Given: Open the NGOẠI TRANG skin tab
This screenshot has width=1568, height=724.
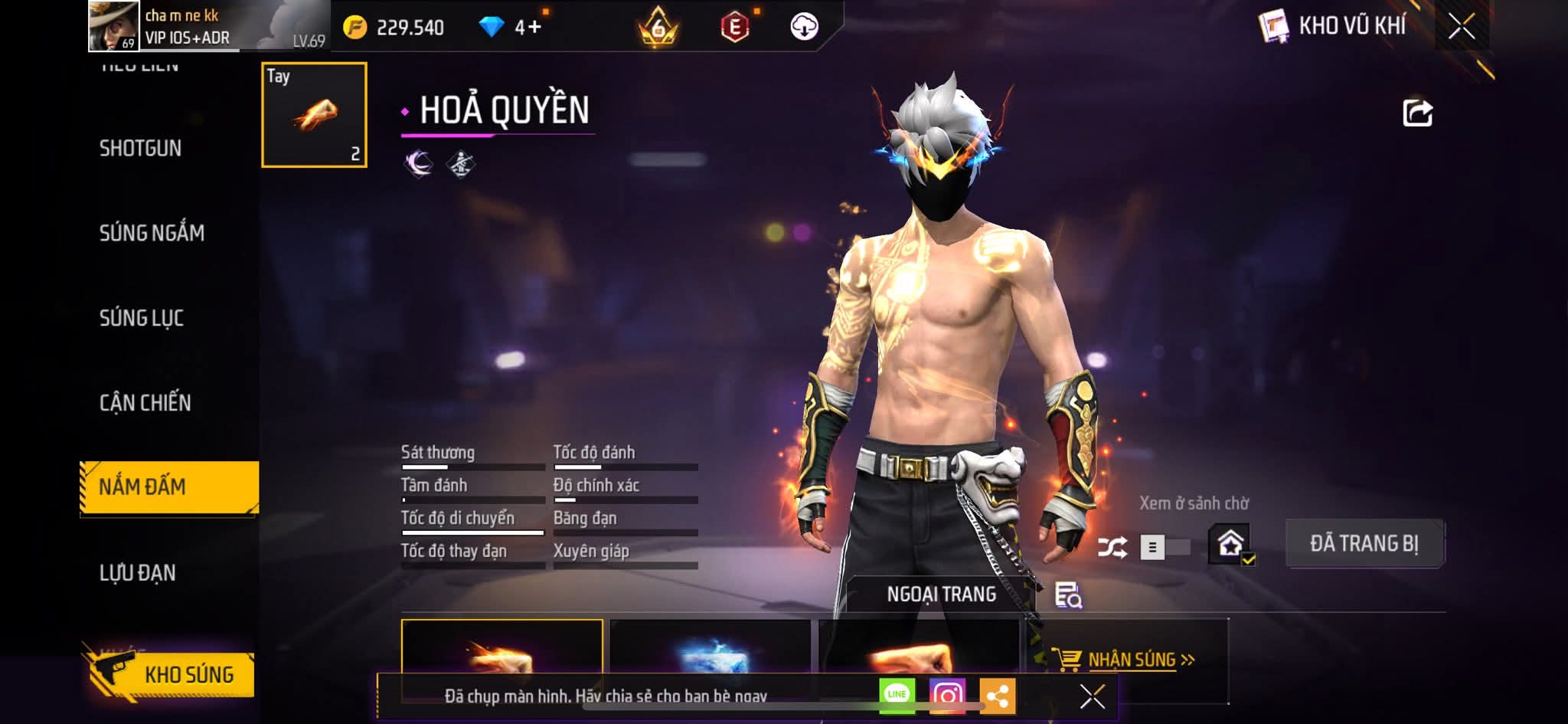Looking at the screenshot, I should tap(941, 595).
